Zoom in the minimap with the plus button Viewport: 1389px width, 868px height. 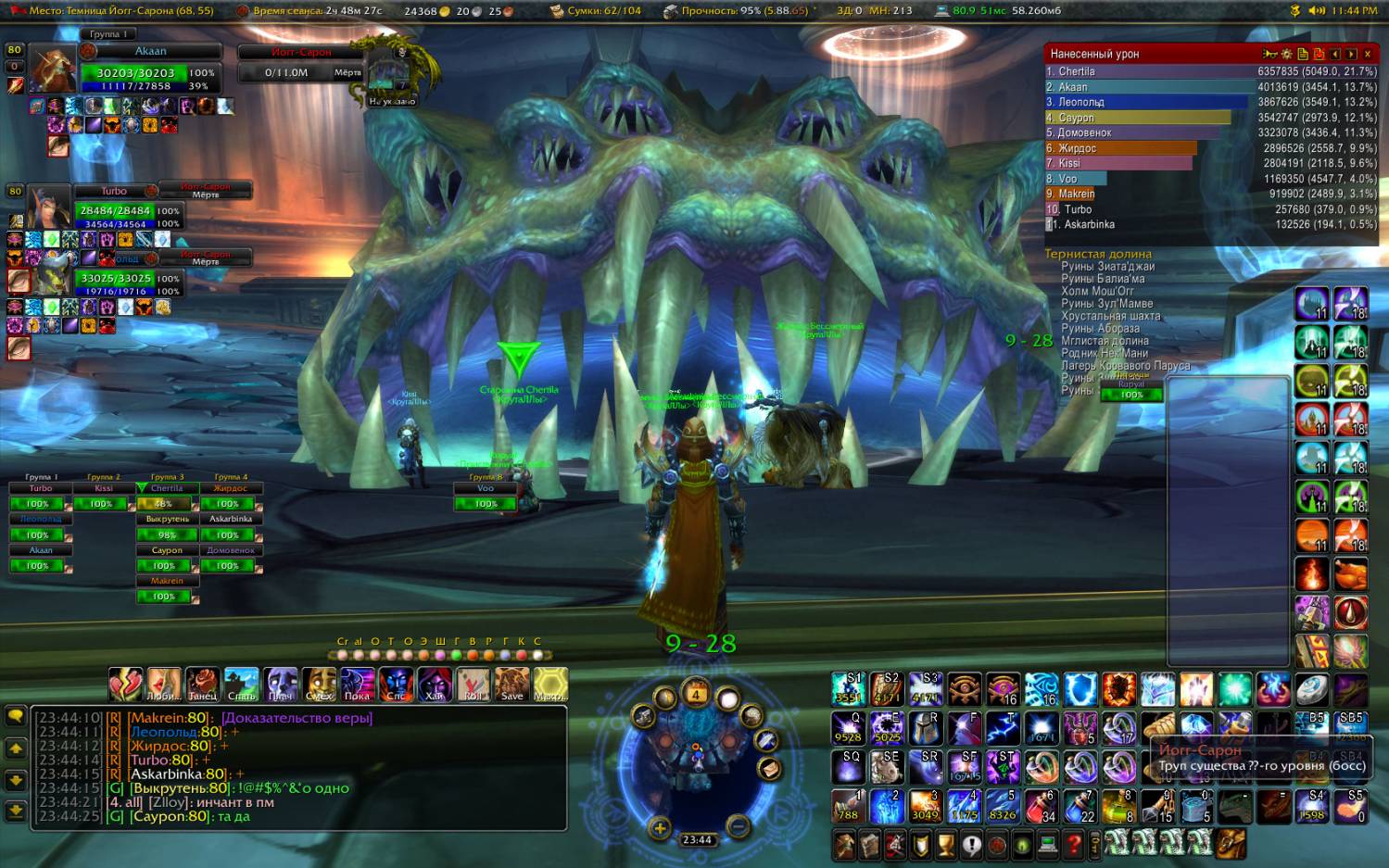[x=659, y=828]
